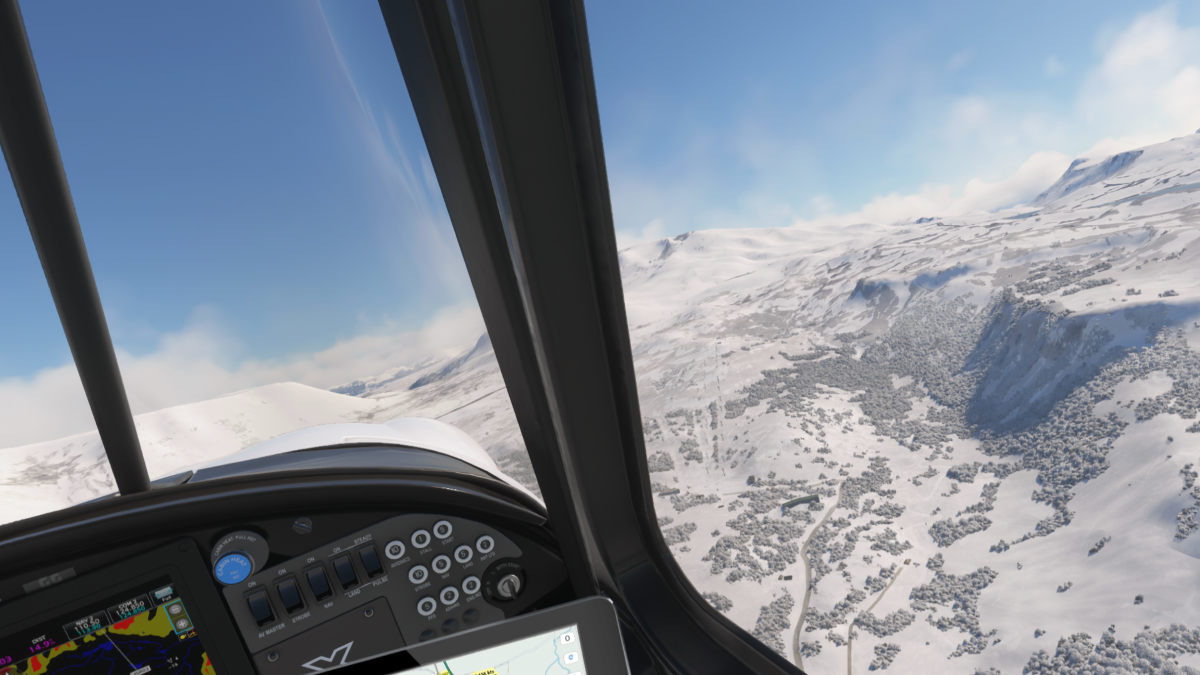Click the blue CABIN HEAT knob
The image size is (1200, 675).
(232, 567)
